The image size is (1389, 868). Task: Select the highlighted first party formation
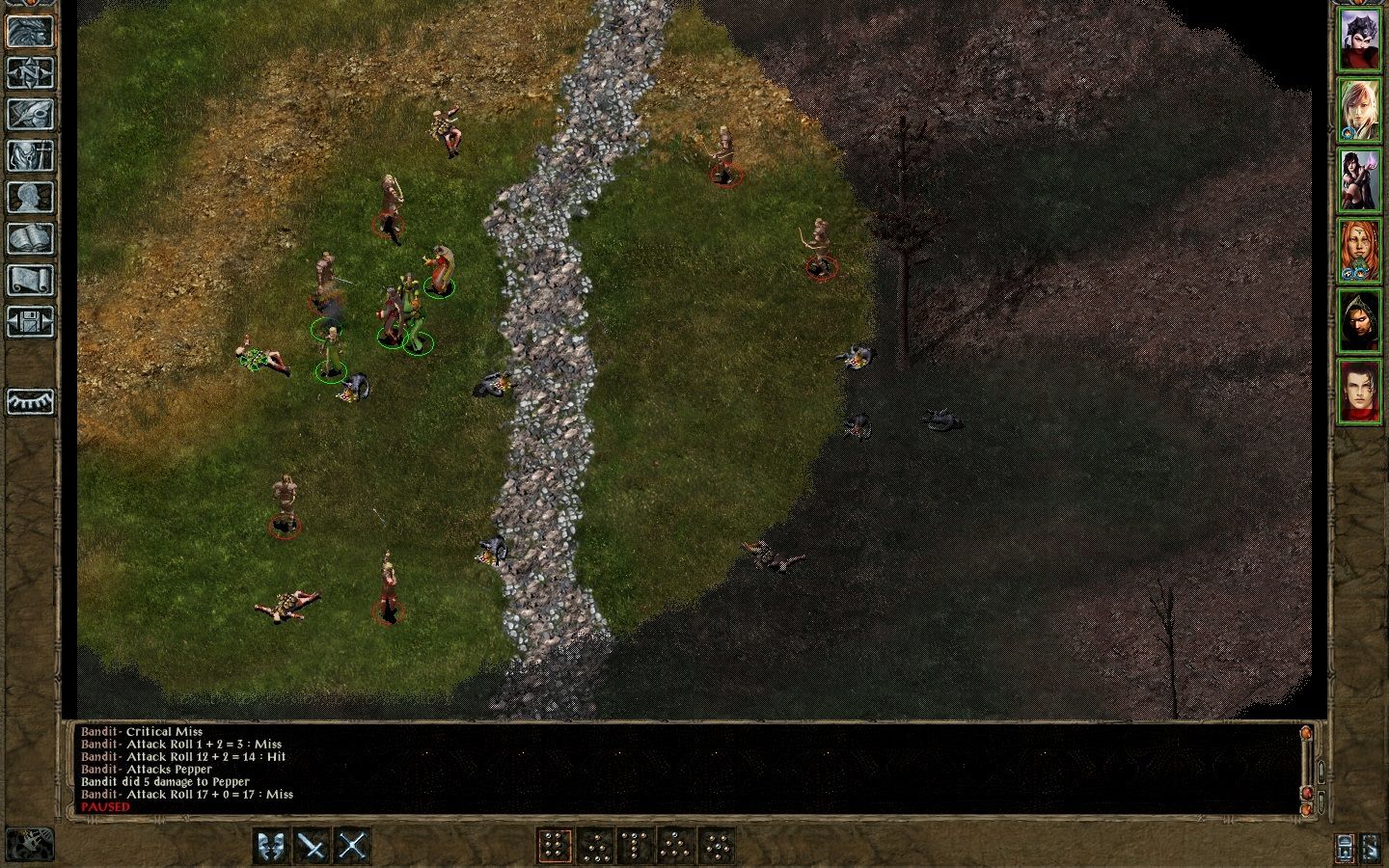(x=554, y=847)
